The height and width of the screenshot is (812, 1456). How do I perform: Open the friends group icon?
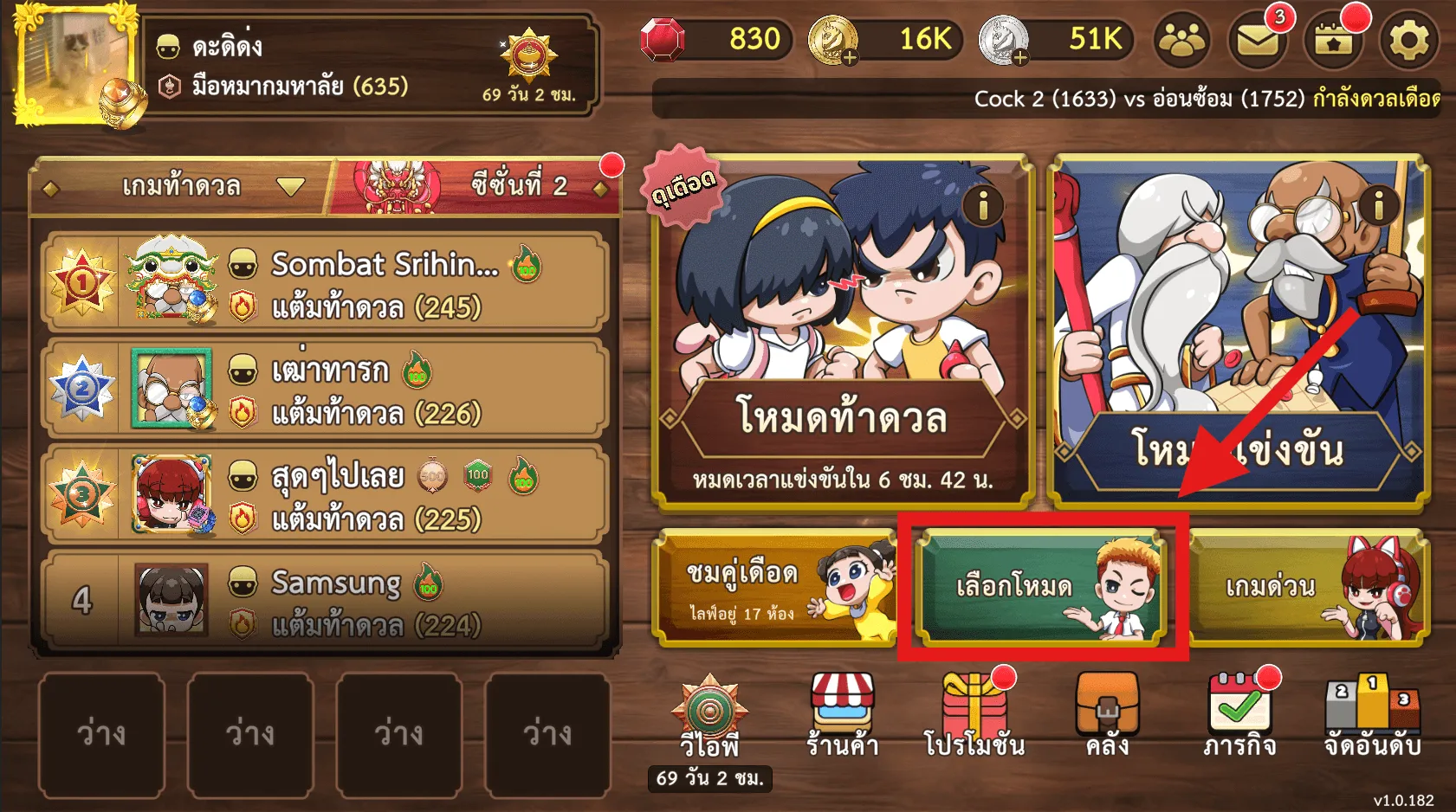(1182, 40)
